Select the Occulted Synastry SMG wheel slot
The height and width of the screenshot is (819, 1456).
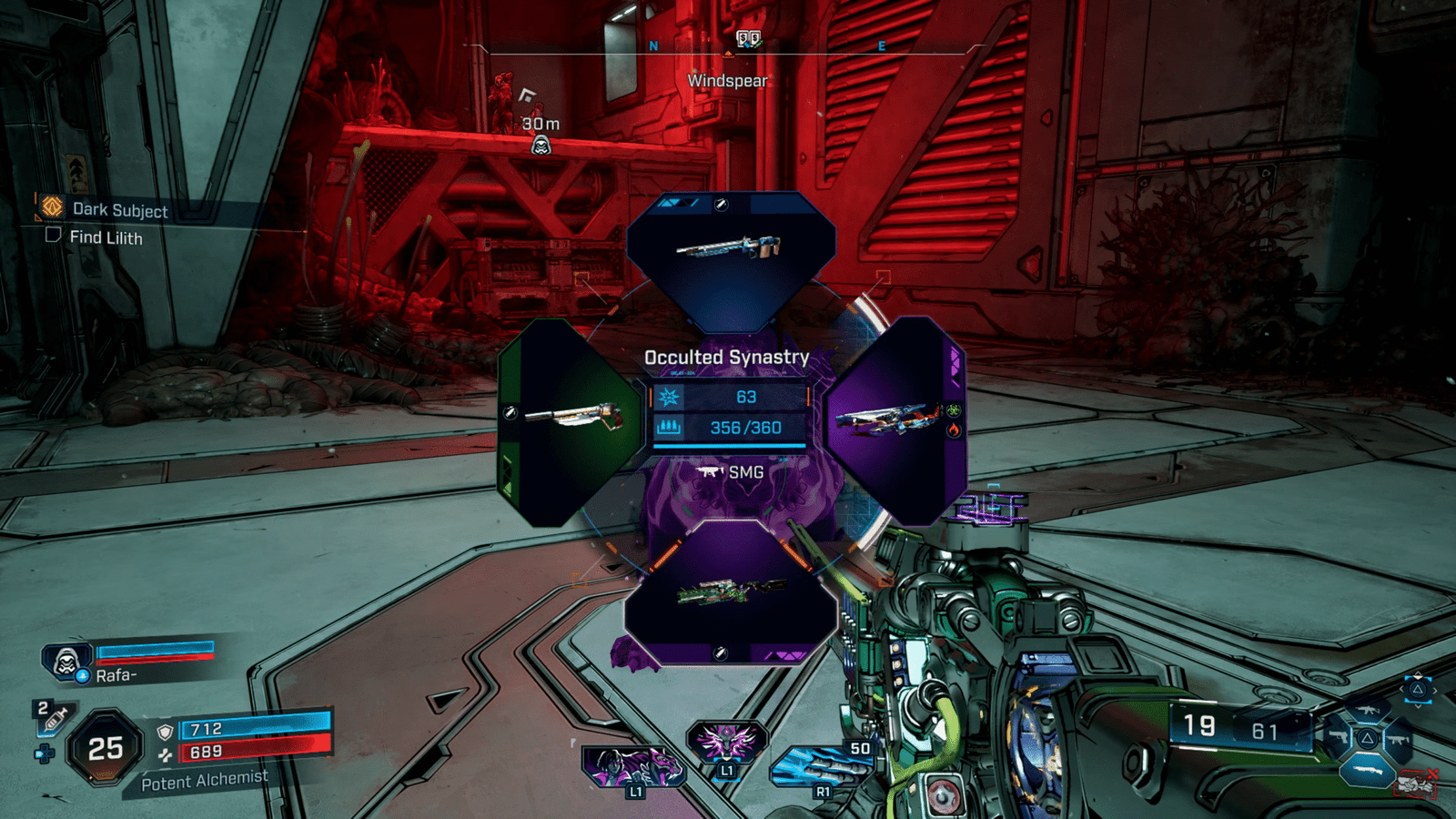pos(729,590)
